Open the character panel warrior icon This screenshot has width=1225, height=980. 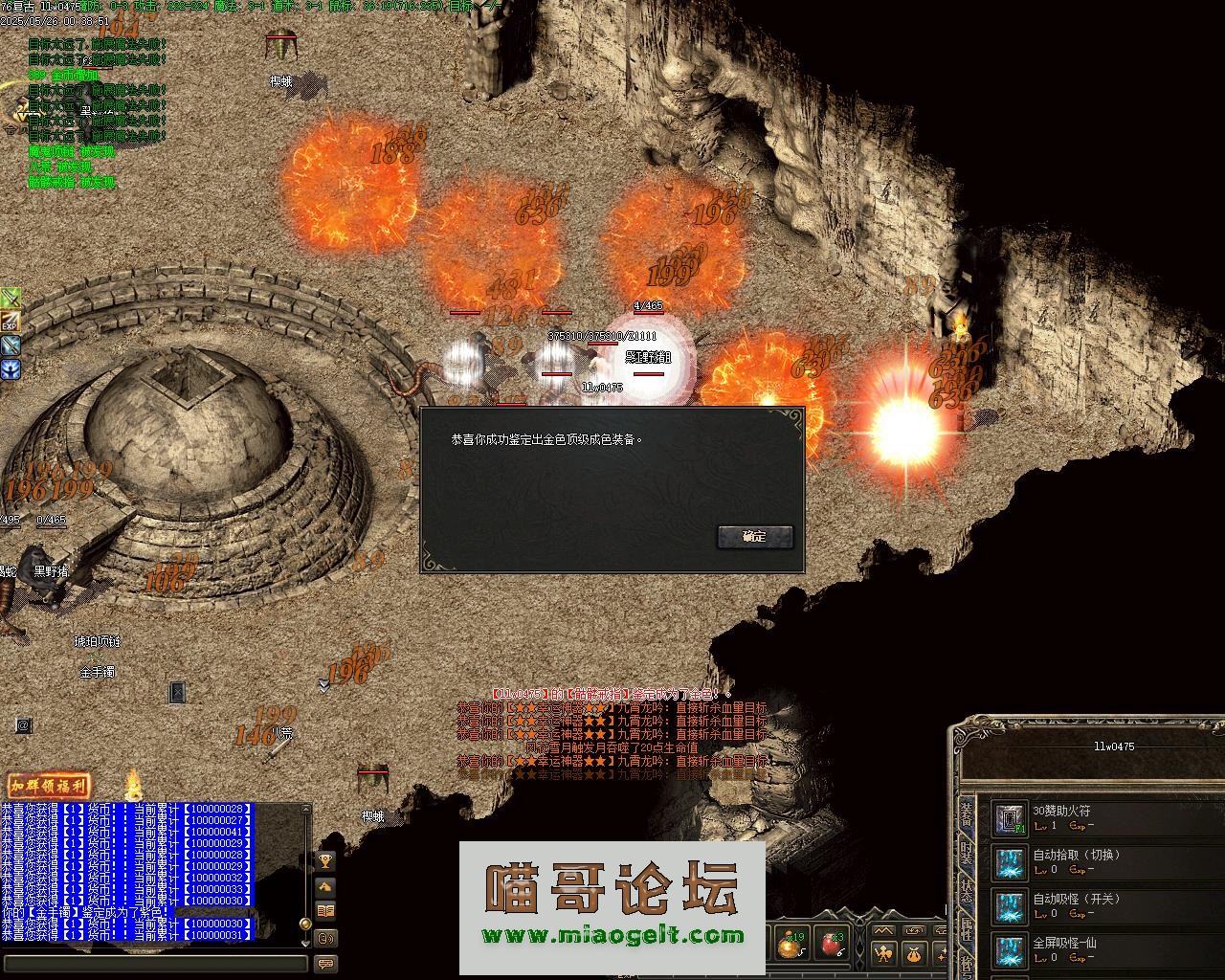pyautogui.click(x=882, y=953)
